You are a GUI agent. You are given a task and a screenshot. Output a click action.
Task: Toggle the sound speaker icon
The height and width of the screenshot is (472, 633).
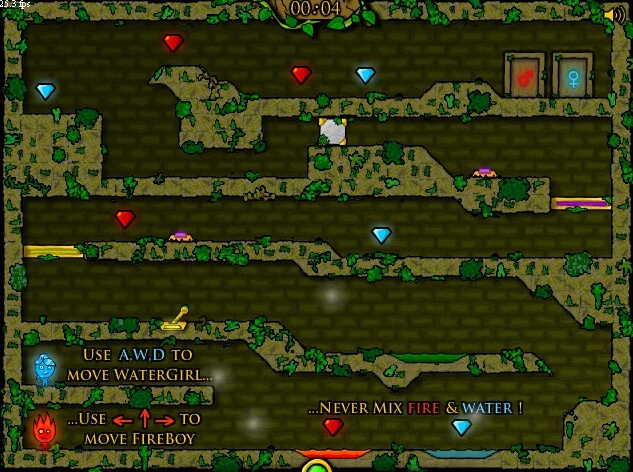616,14
